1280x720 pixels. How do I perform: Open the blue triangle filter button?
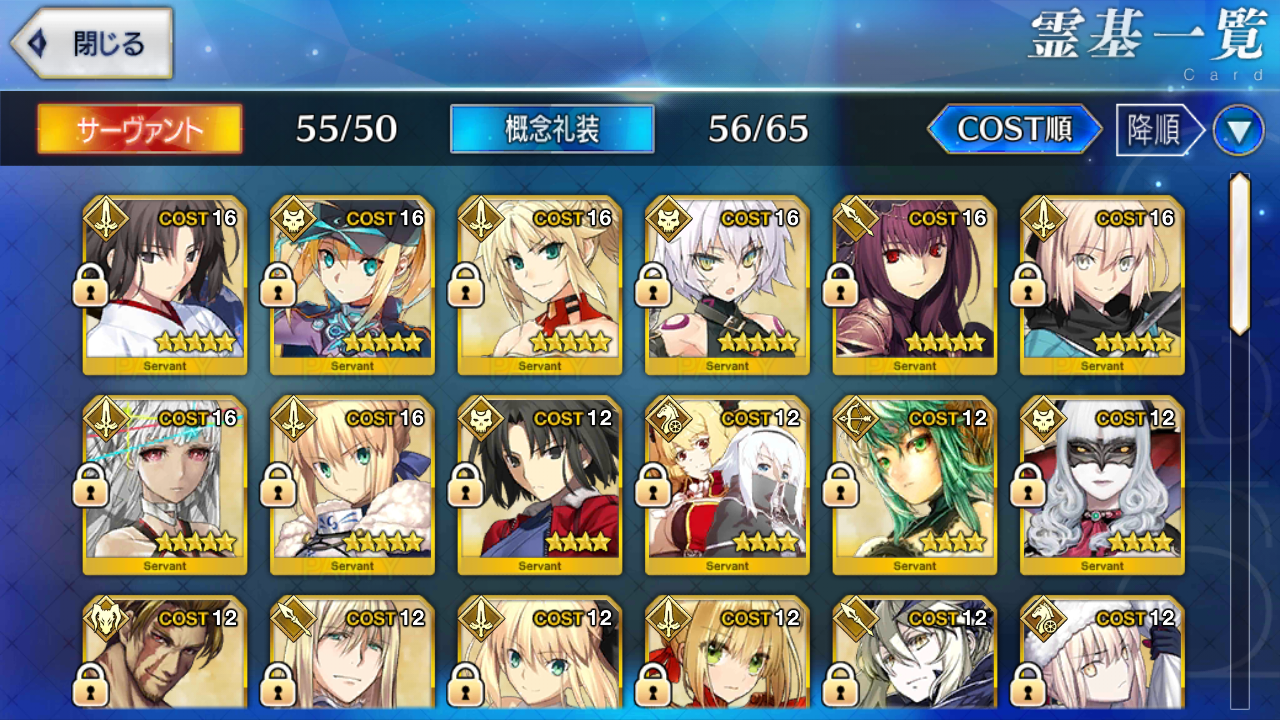point(1238,130)
